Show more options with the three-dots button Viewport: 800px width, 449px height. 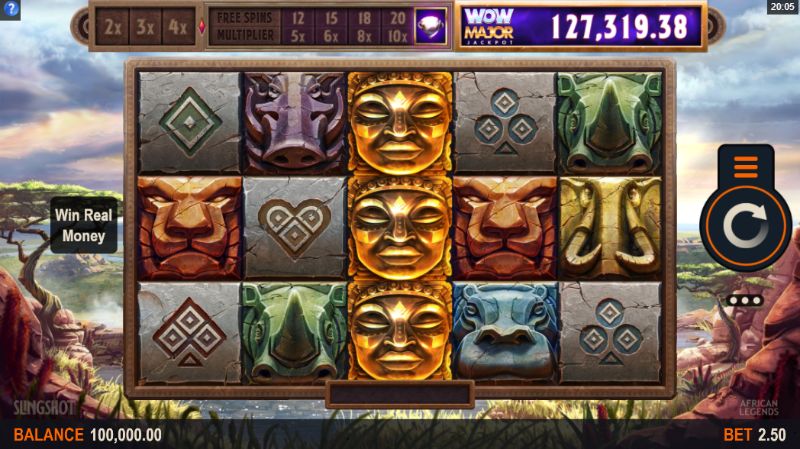[745, 300]
